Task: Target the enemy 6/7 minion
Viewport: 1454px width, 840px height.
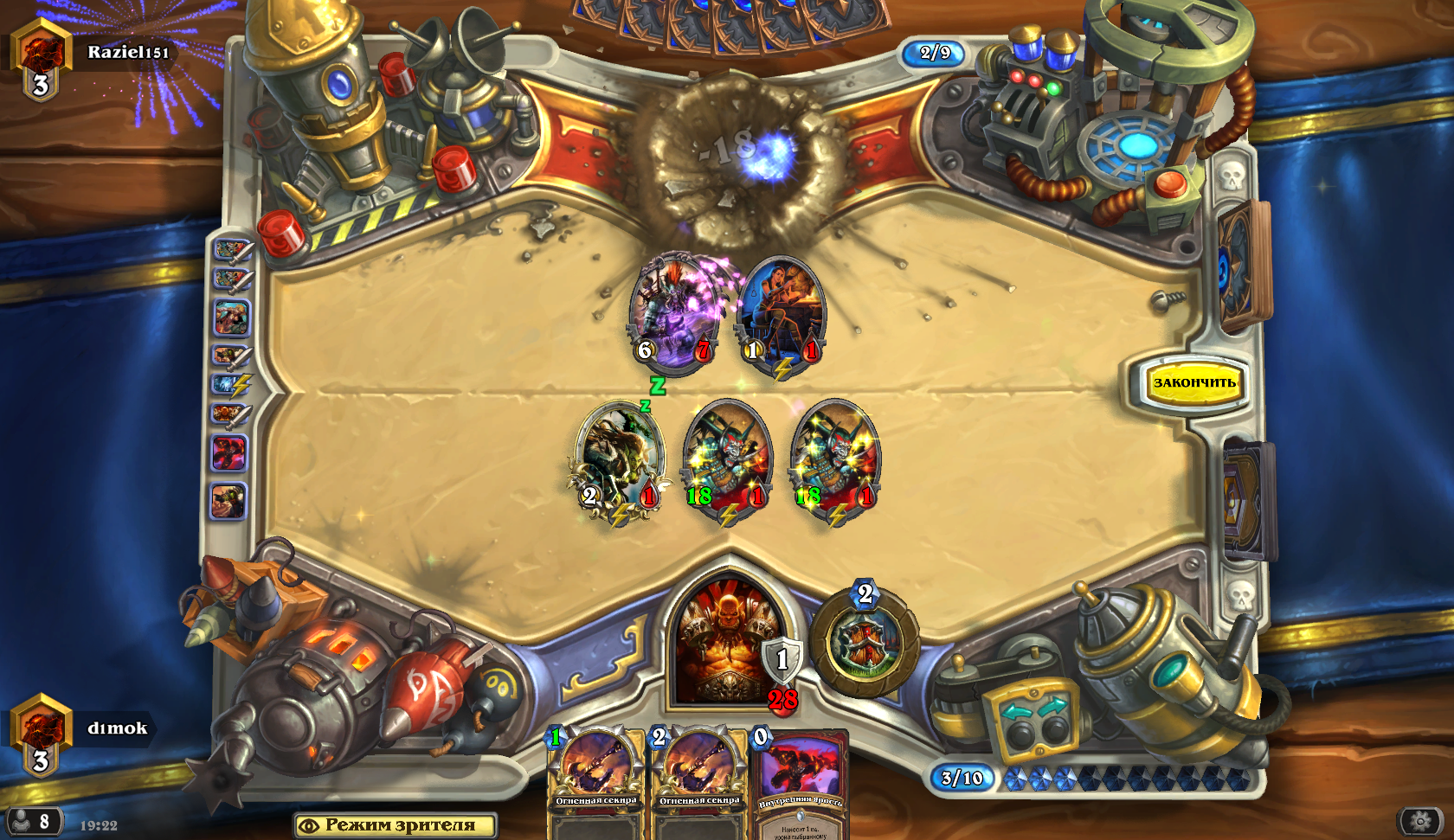Action: point(675,313)
